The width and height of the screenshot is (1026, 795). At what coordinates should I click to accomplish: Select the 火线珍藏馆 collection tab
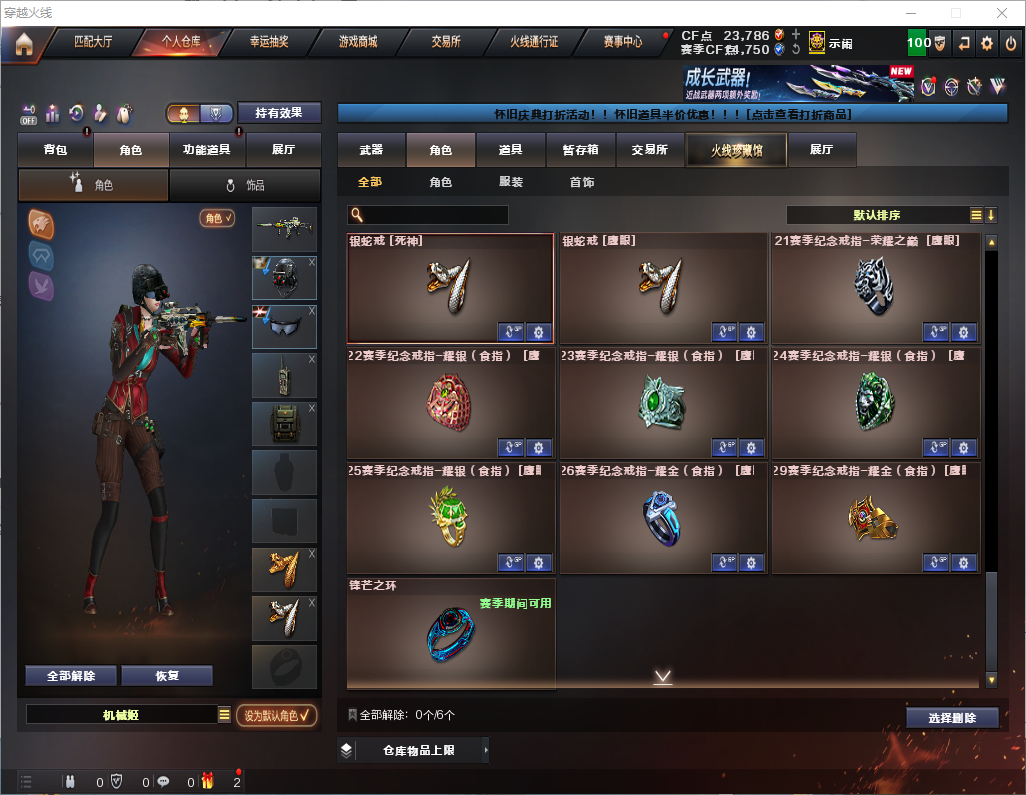(735, 150)
